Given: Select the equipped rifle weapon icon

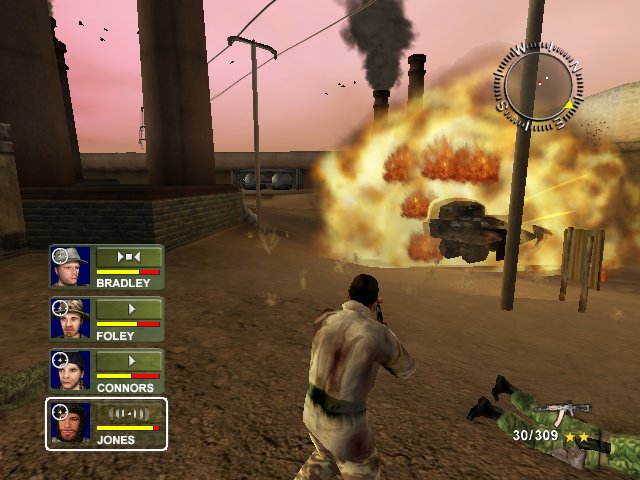Looking at the screenshot, I should point(562,413).
